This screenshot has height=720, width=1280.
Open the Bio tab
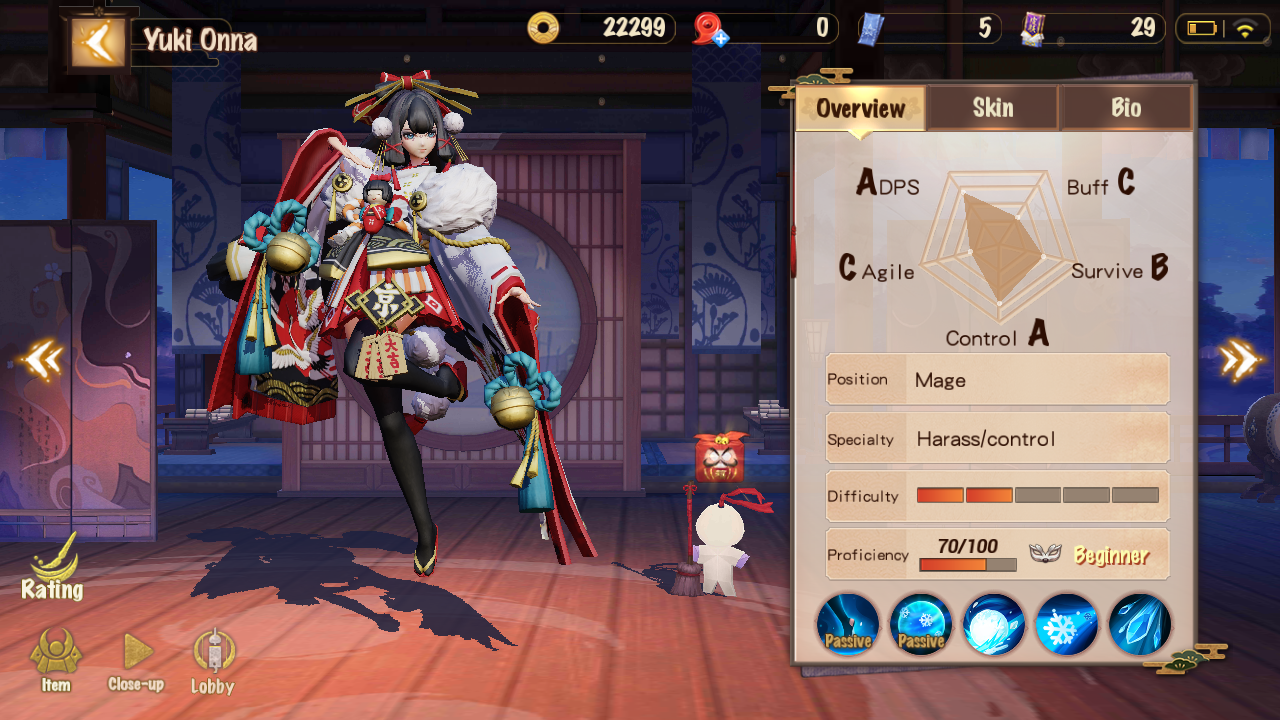pyautogui.click(x=1125, y=108)
